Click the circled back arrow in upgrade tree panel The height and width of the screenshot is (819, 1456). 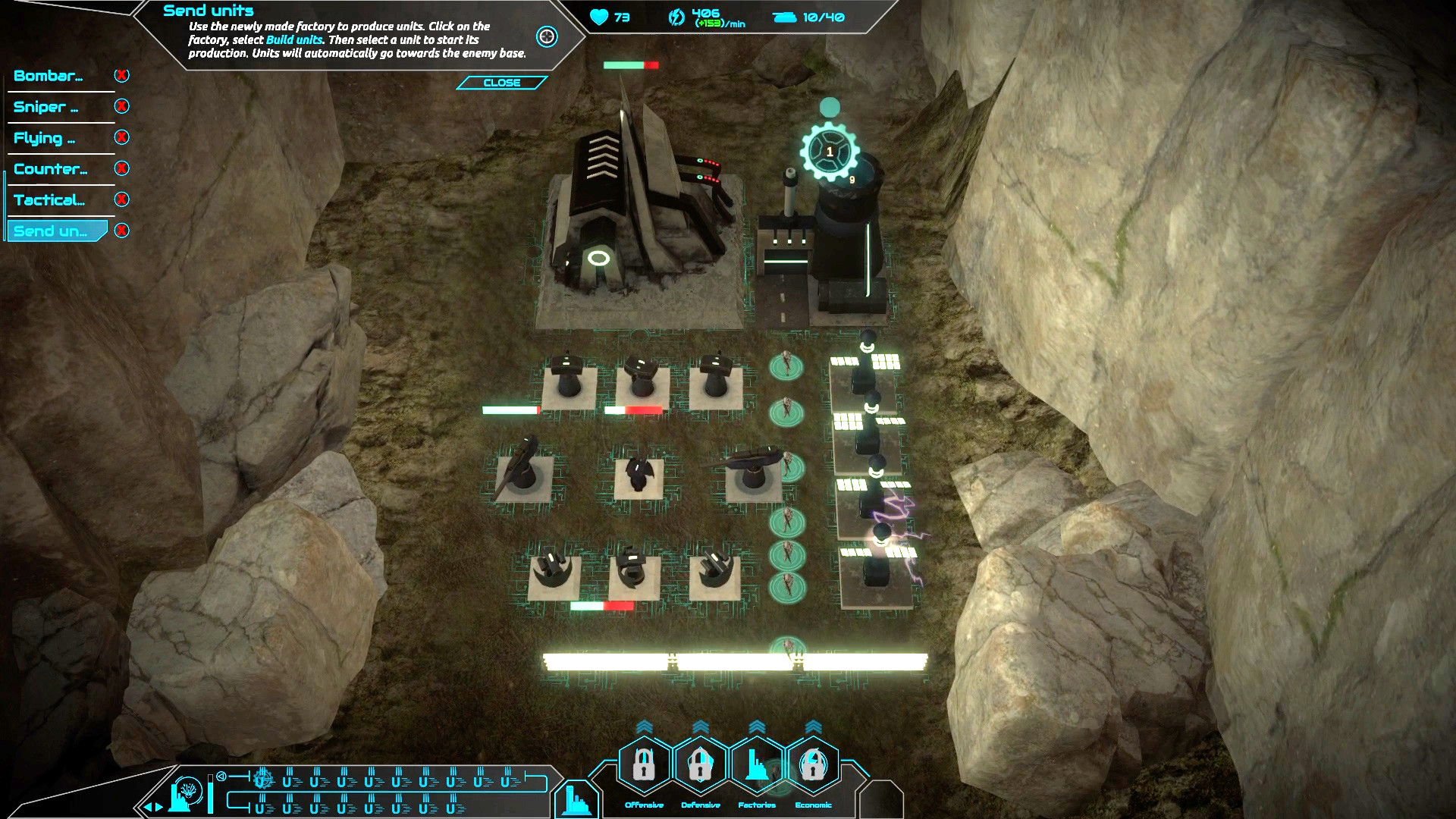220,778
